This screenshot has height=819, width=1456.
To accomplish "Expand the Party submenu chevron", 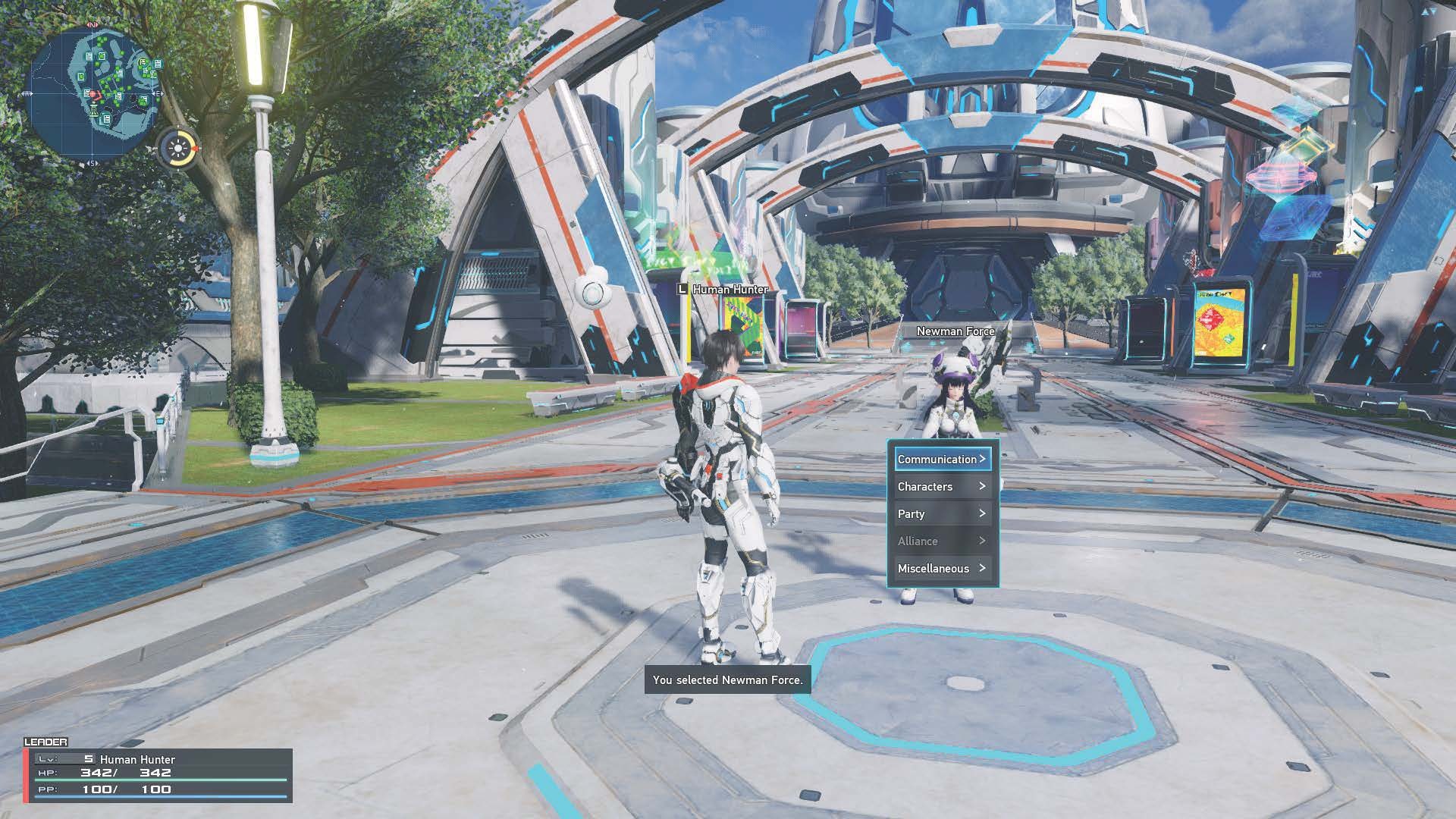I will click(x=983, y=513).
